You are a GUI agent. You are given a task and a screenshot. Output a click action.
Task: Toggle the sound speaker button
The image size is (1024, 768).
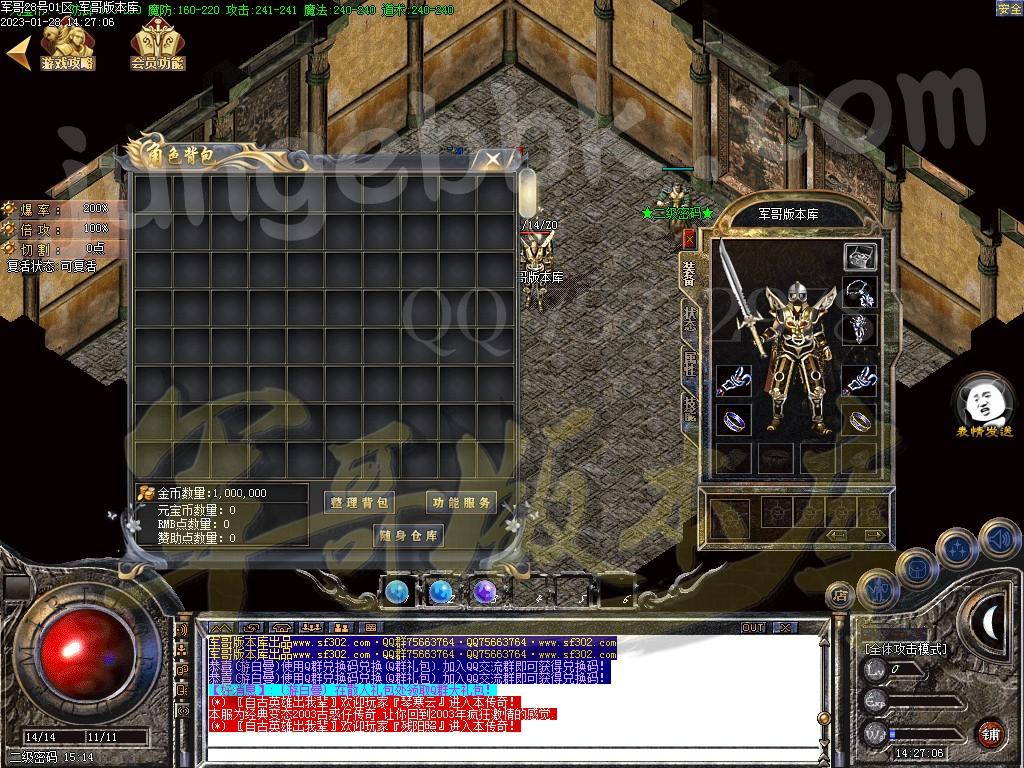[998, 538]
